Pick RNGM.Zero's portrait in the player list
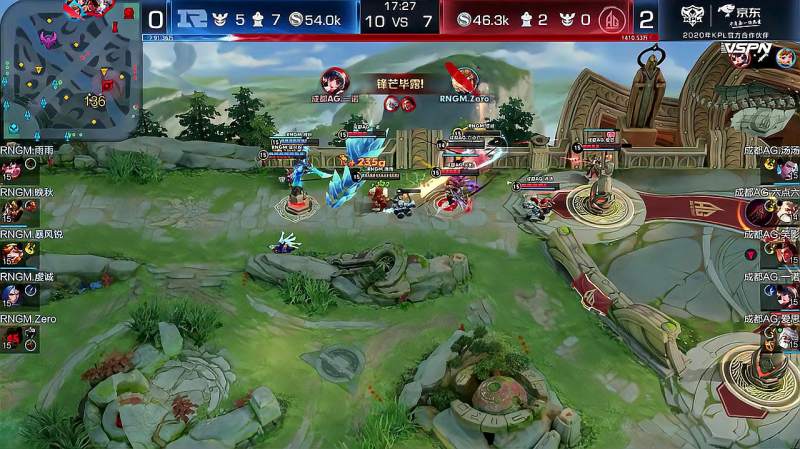This screenshot has width=800, height=449. 12,338
